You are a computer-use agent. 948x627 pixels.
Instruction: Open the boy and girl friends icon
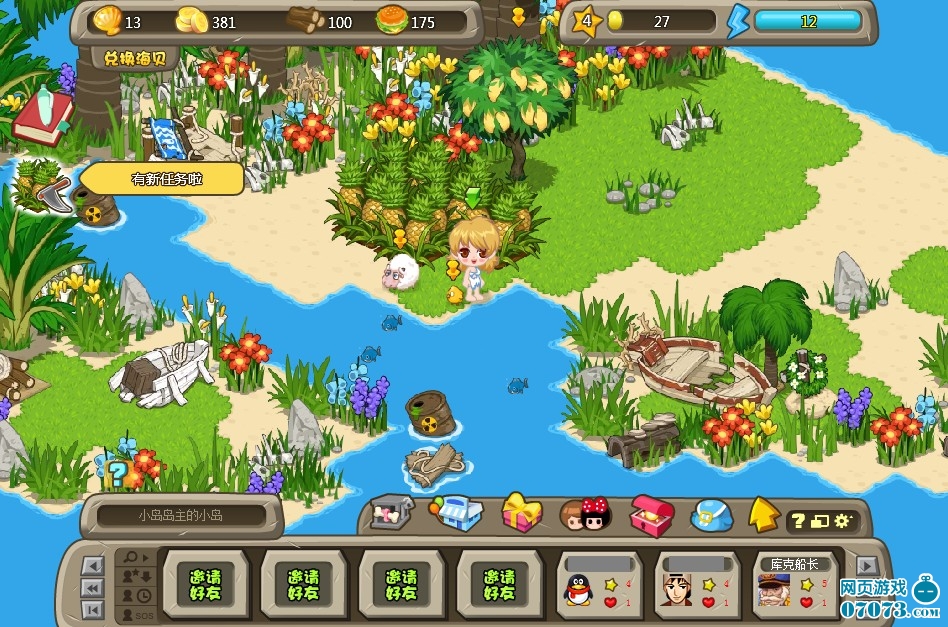pos(585,514)
